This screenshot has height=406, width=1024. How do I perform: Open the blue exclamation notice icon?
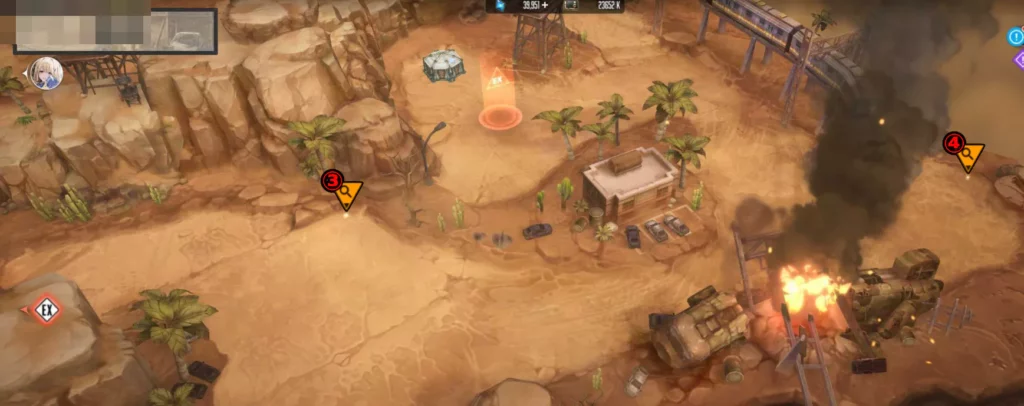(x=1016, y=38)
